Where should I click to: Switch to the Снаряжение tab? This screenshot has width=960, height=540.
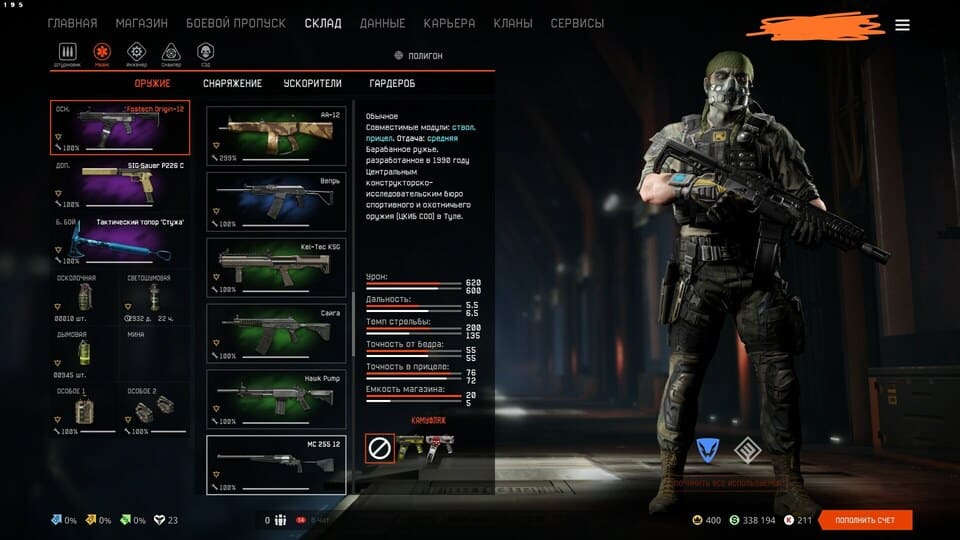[x=232, y=84]
